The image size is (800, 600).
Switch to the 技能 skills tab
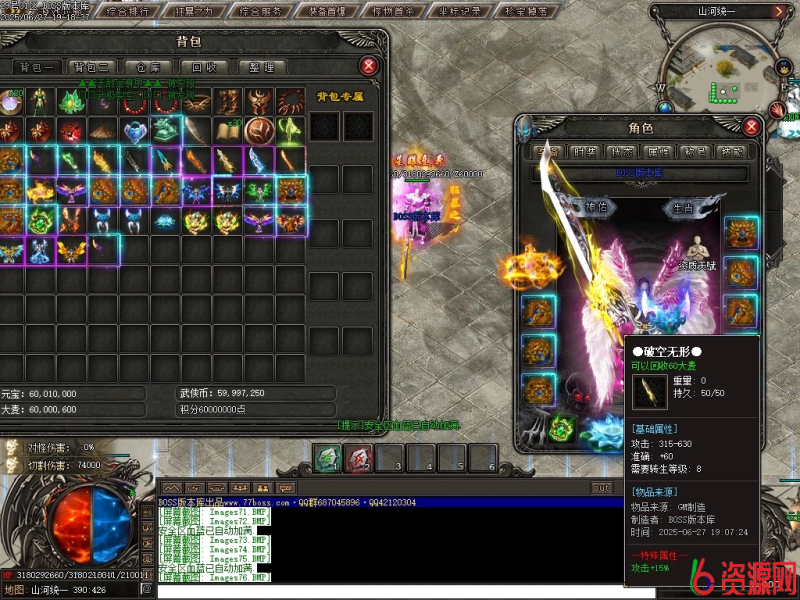tap(731, 151)
